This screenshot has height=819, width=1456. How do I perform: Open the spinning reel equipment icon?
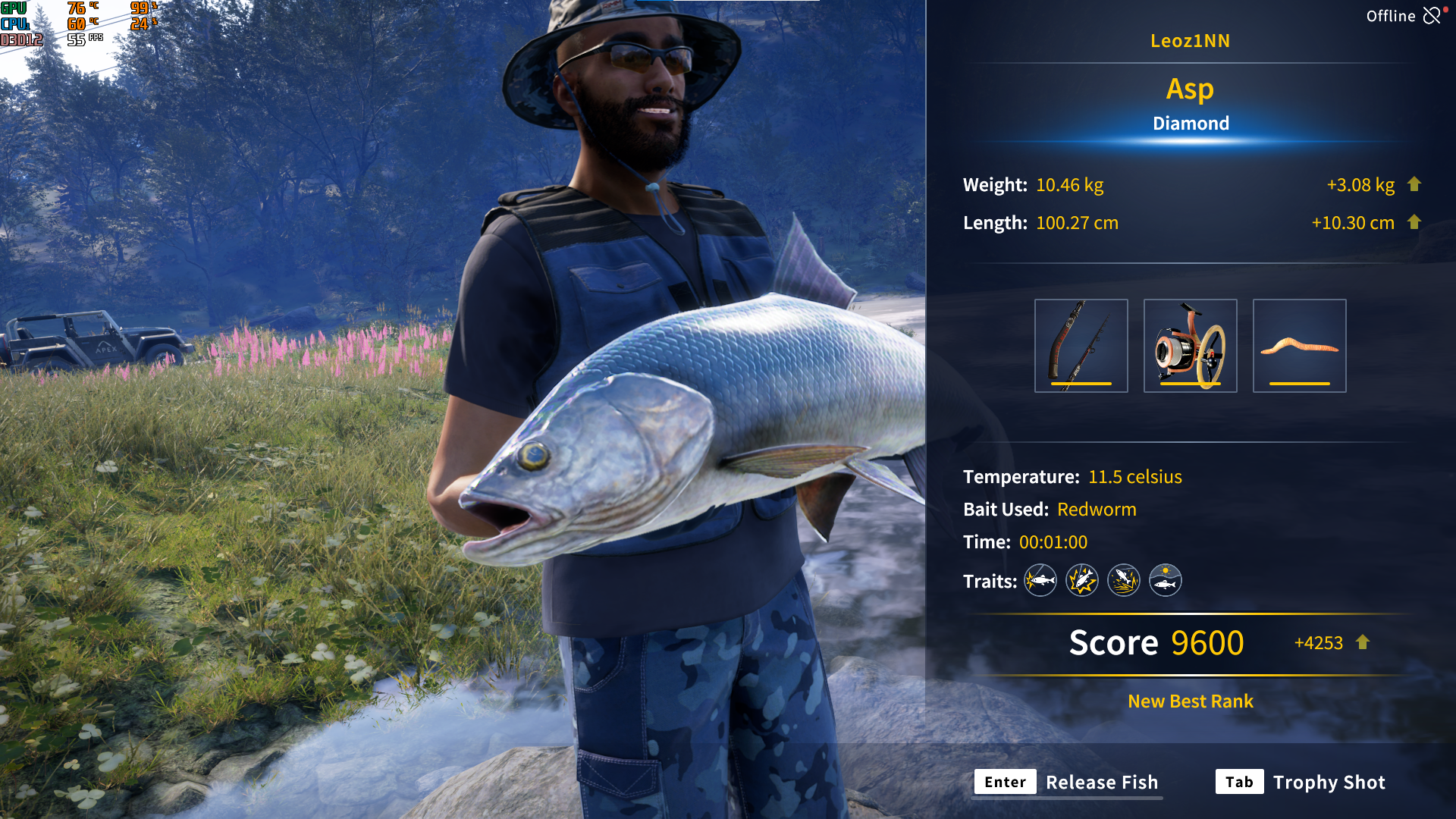pyautogui.click(x=1190, y=345)
